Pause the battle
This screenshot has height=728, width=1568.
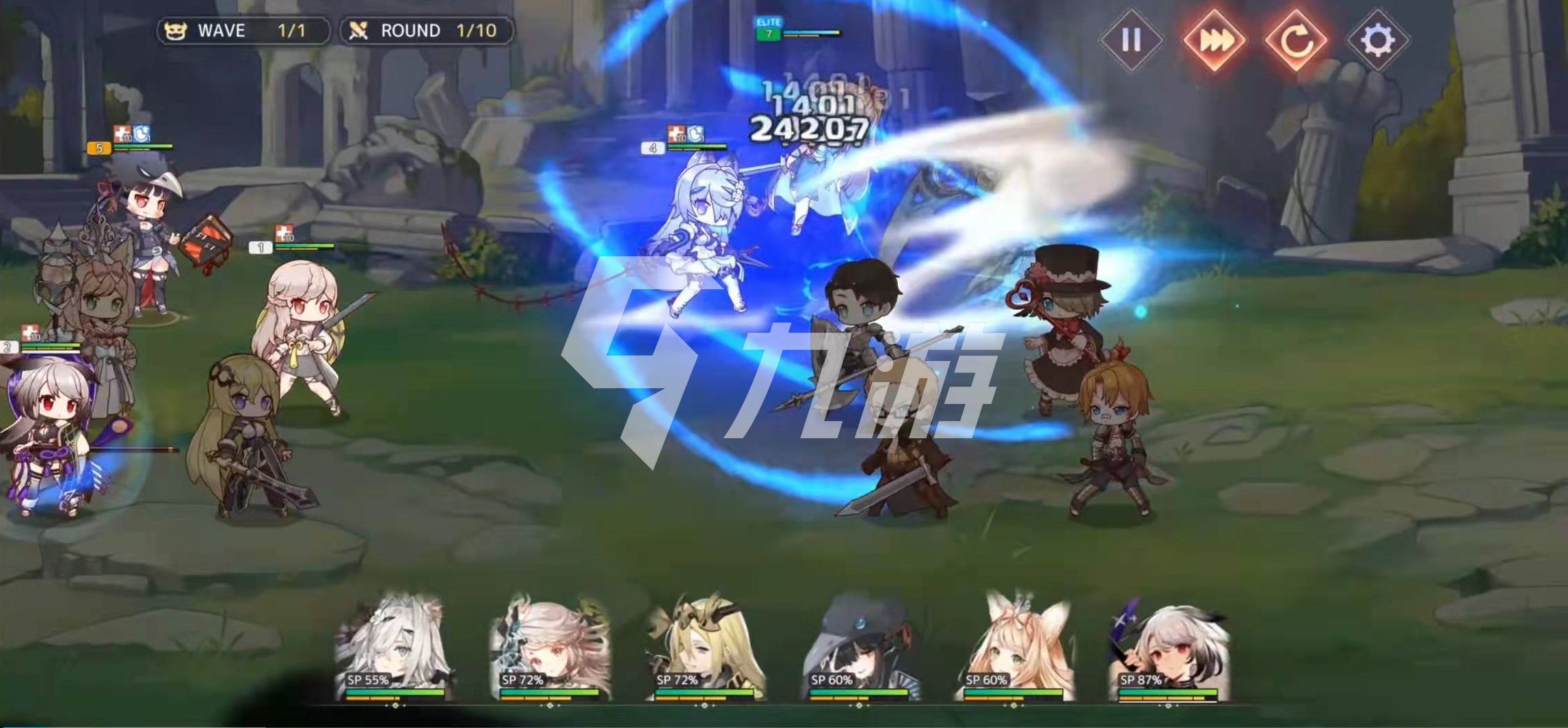[1131, 40]
